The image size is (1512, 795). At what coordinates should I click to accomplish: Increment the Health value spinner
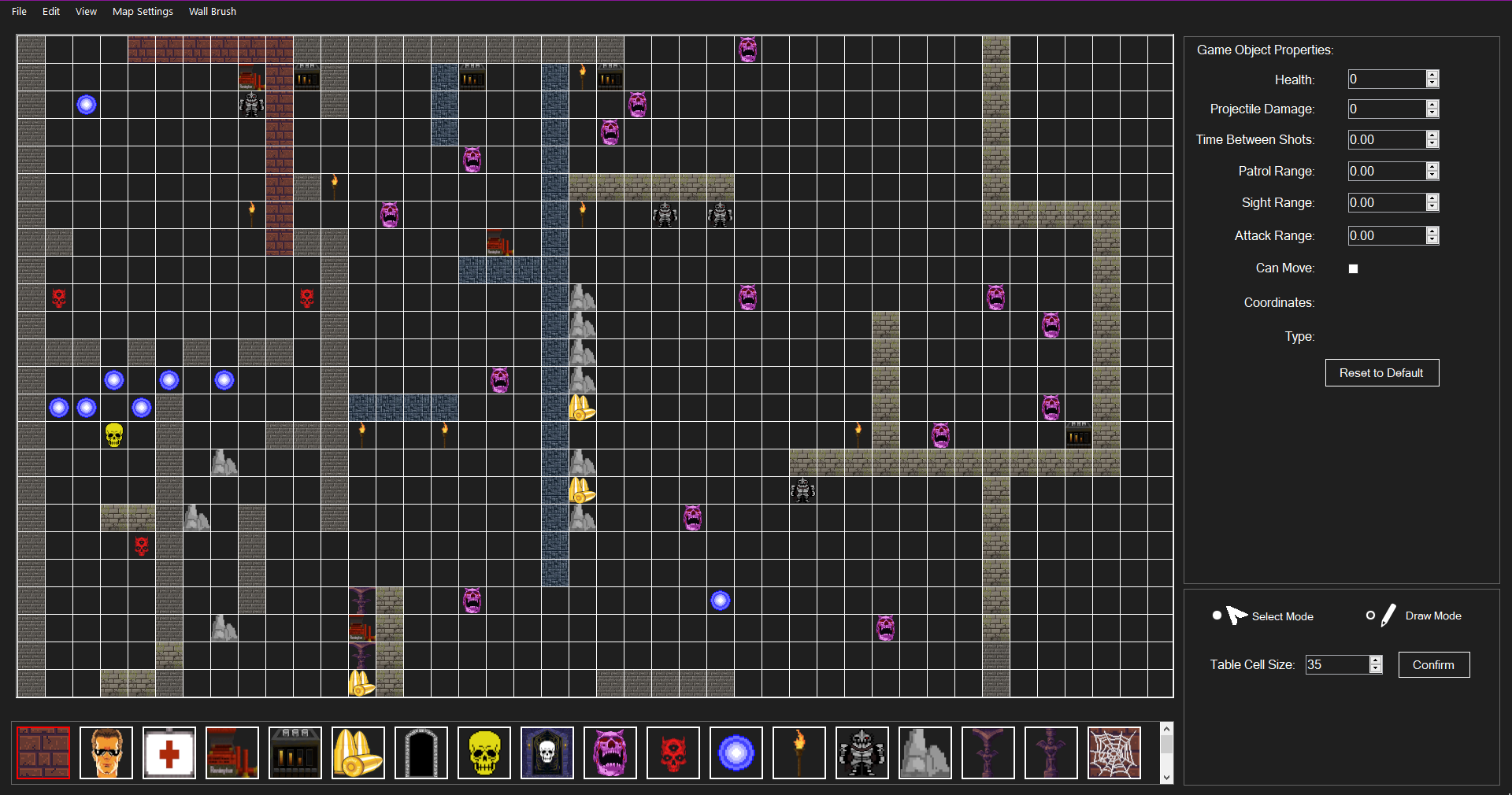point(1432,75)
